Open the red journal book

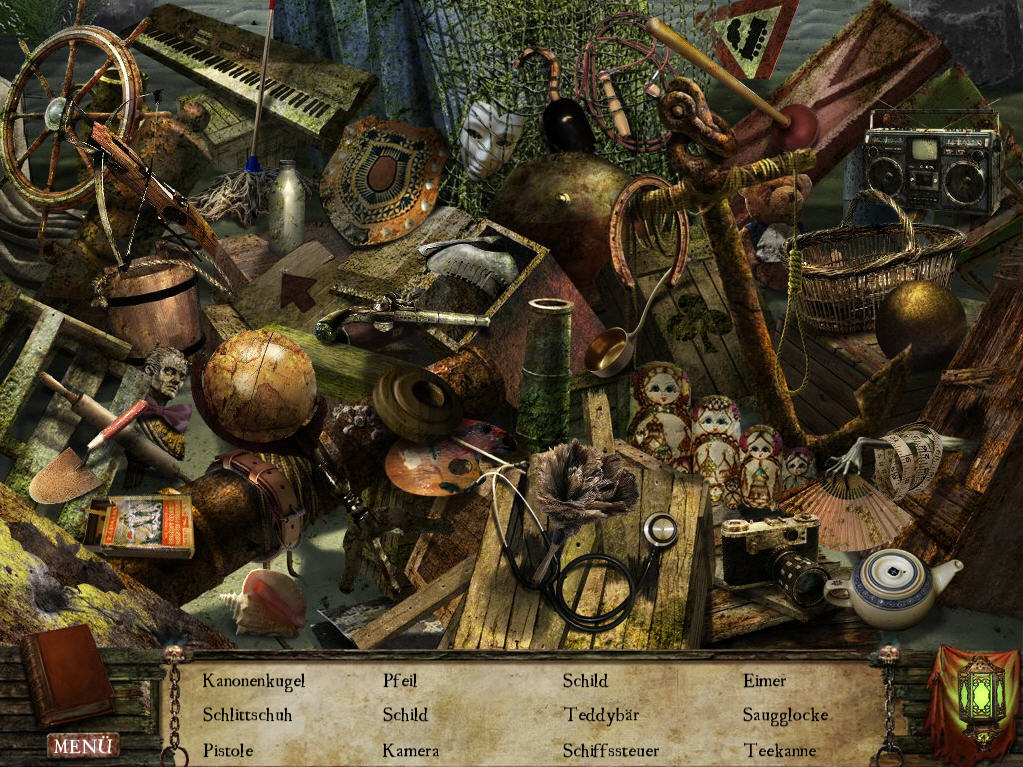point(68,676)
